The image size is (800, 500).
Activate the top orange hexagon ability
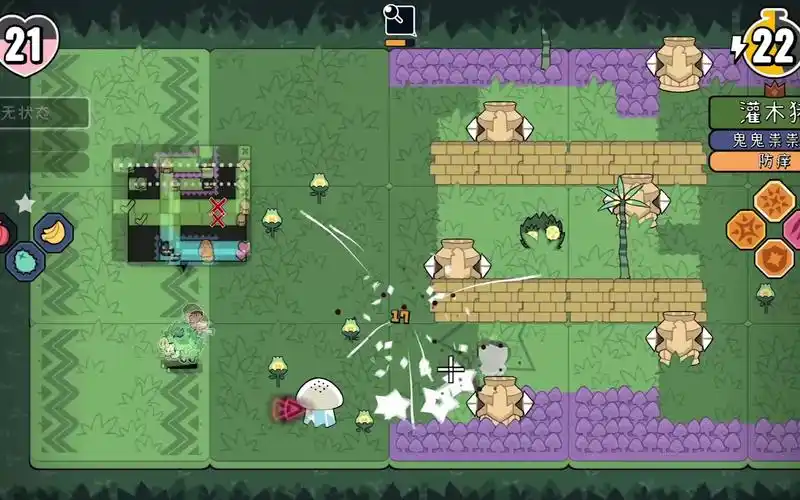click(774, 200)
